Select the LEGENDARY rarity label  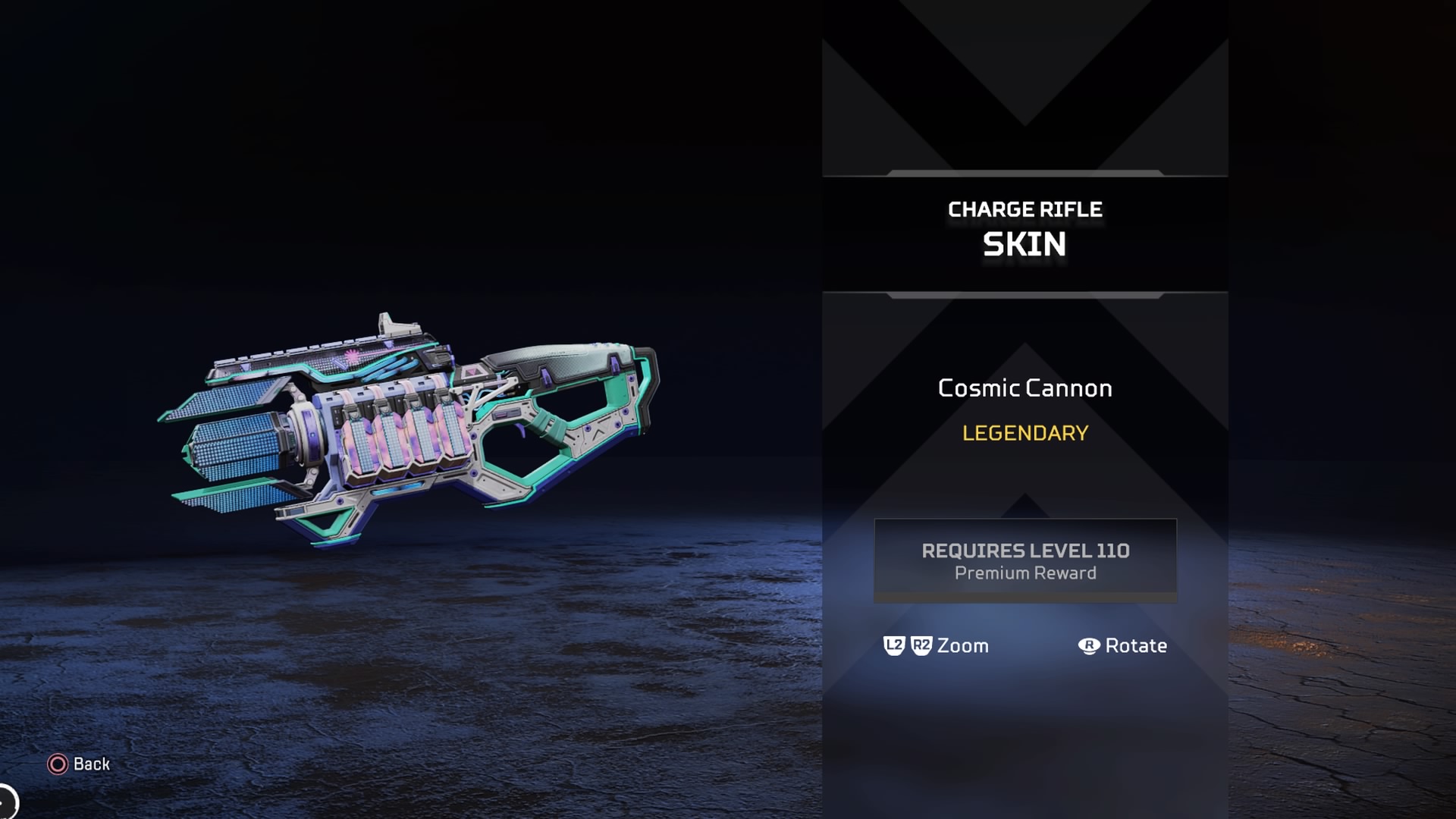[x=1025, y=434]
